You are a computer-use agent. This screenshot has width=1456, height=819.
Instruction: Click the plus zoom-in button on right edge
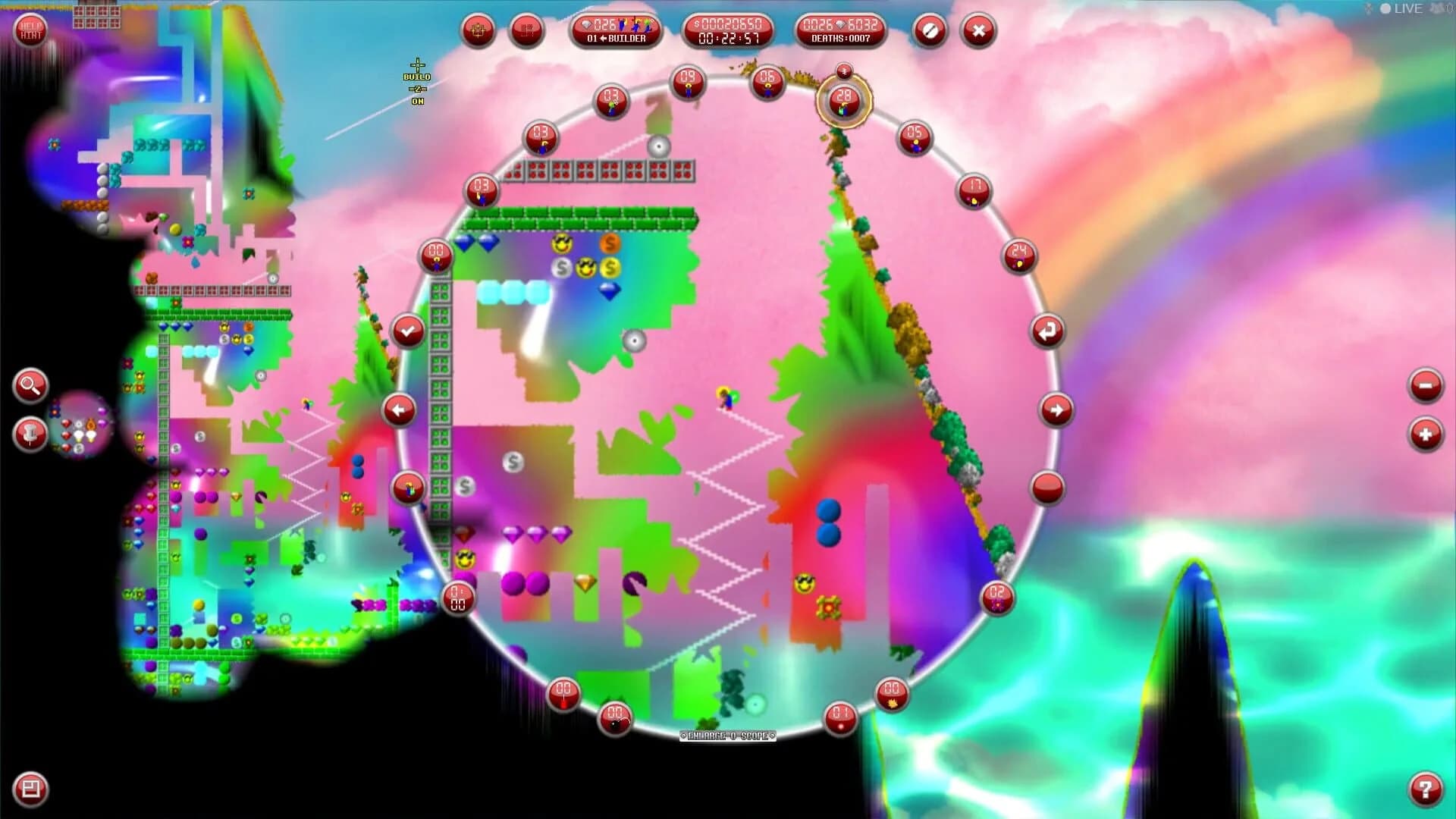[1424, 435]
